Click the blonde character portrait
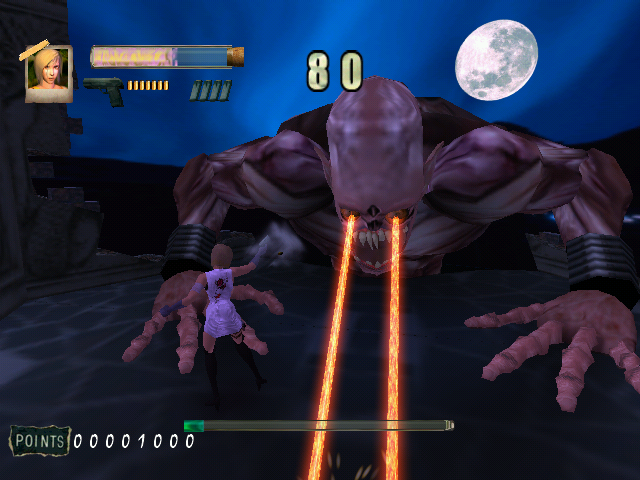This screenshot has height=480, width=640. pos(48,73)
